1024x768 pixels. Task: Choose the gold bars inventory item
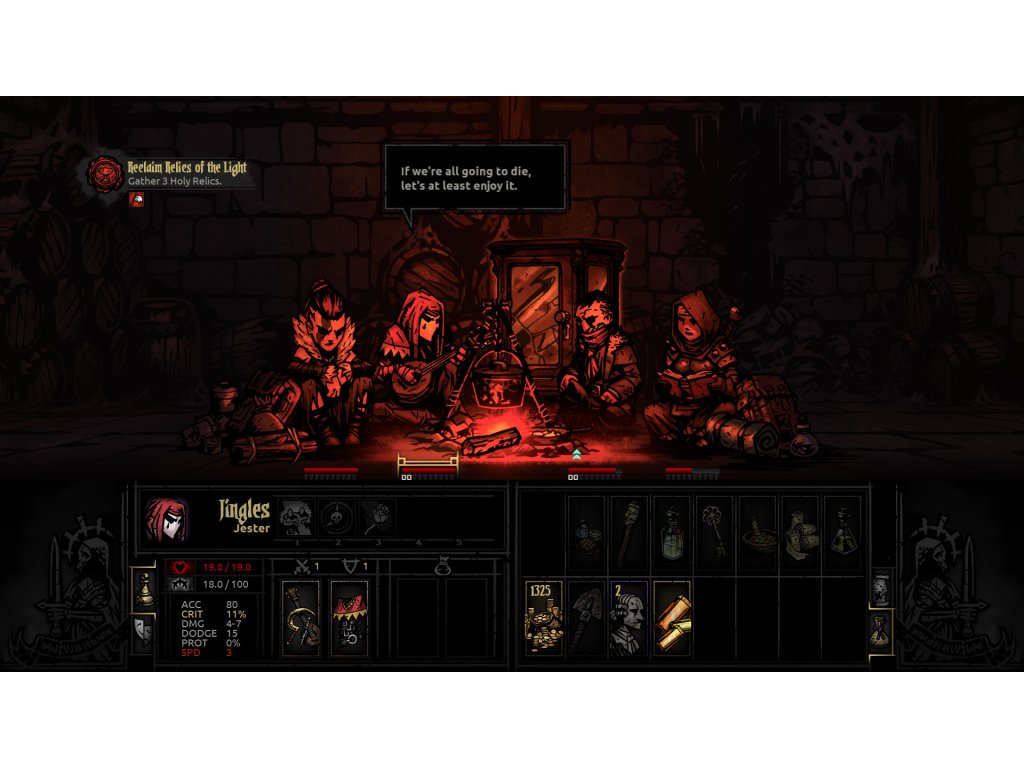[671, 618]
